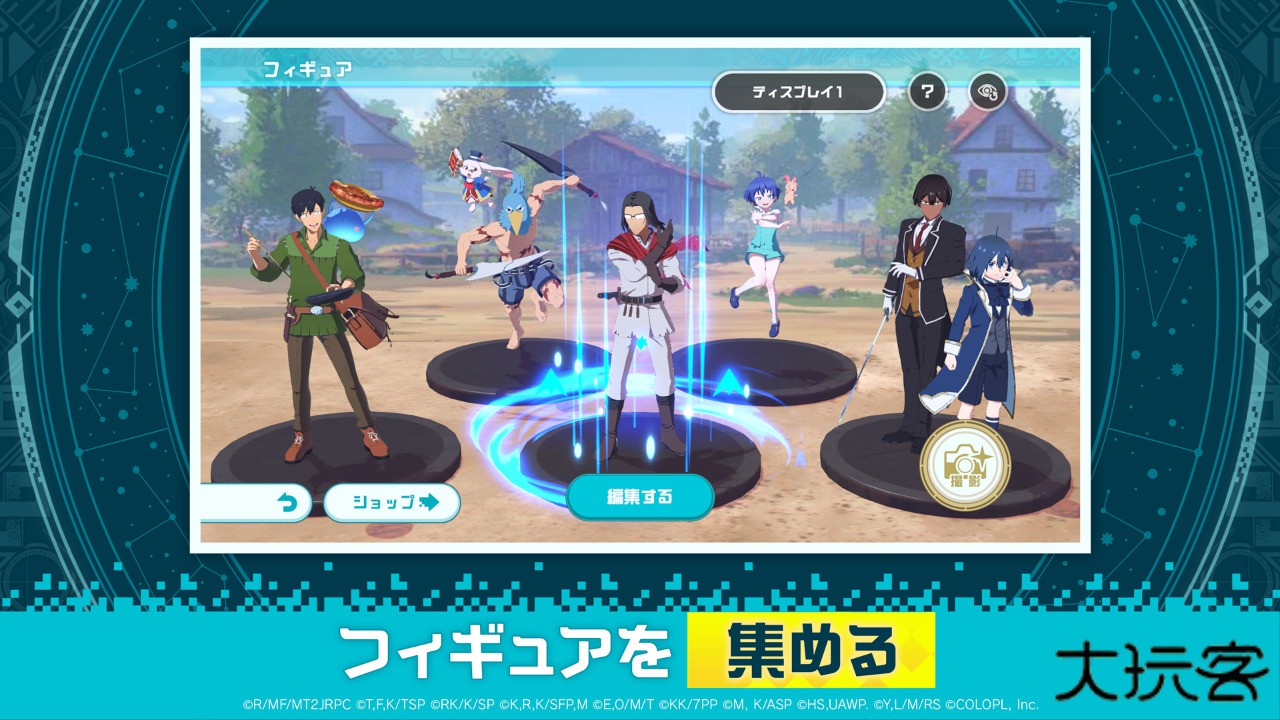
Task: Toggle the eye icon to hide interface
Action: point(987,92)
